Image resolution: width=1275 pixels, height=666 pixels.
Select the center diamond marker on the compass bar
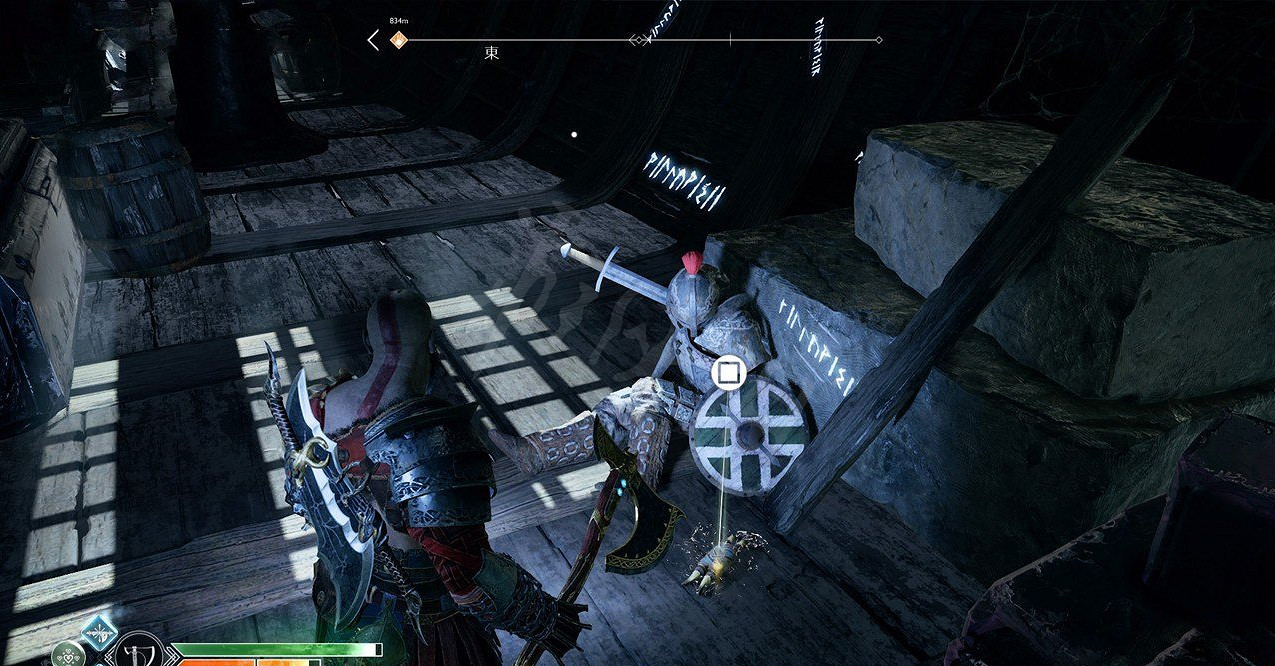coord(637,40)
